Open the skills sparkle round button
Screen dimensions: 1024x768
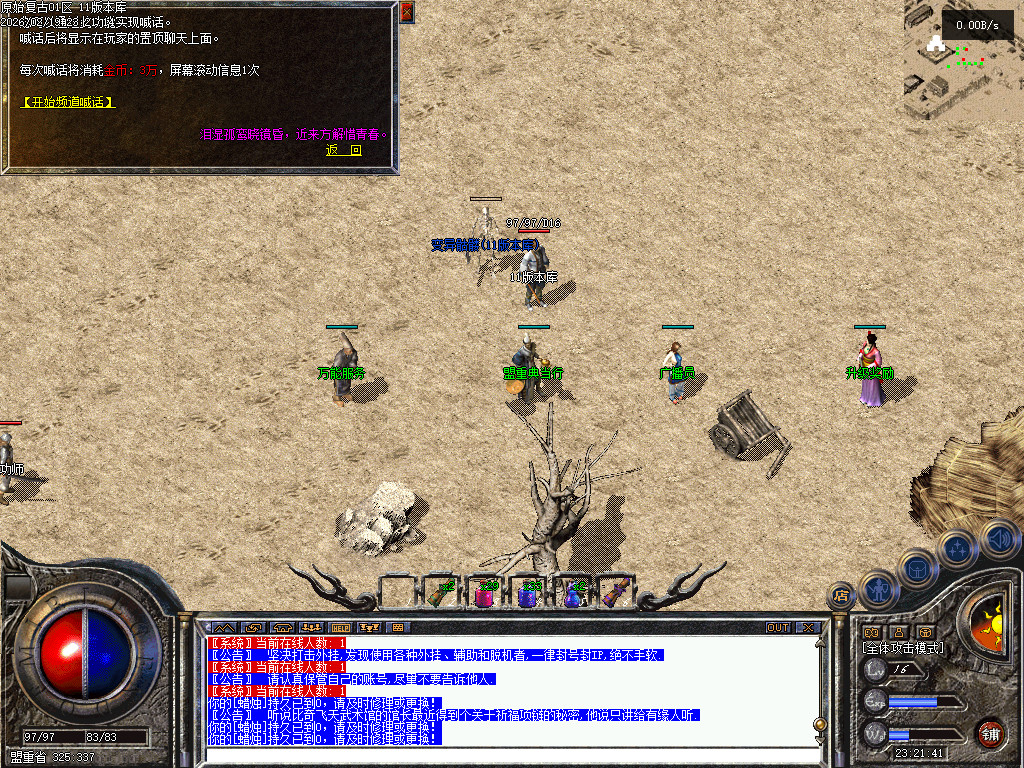coord(957,549)
